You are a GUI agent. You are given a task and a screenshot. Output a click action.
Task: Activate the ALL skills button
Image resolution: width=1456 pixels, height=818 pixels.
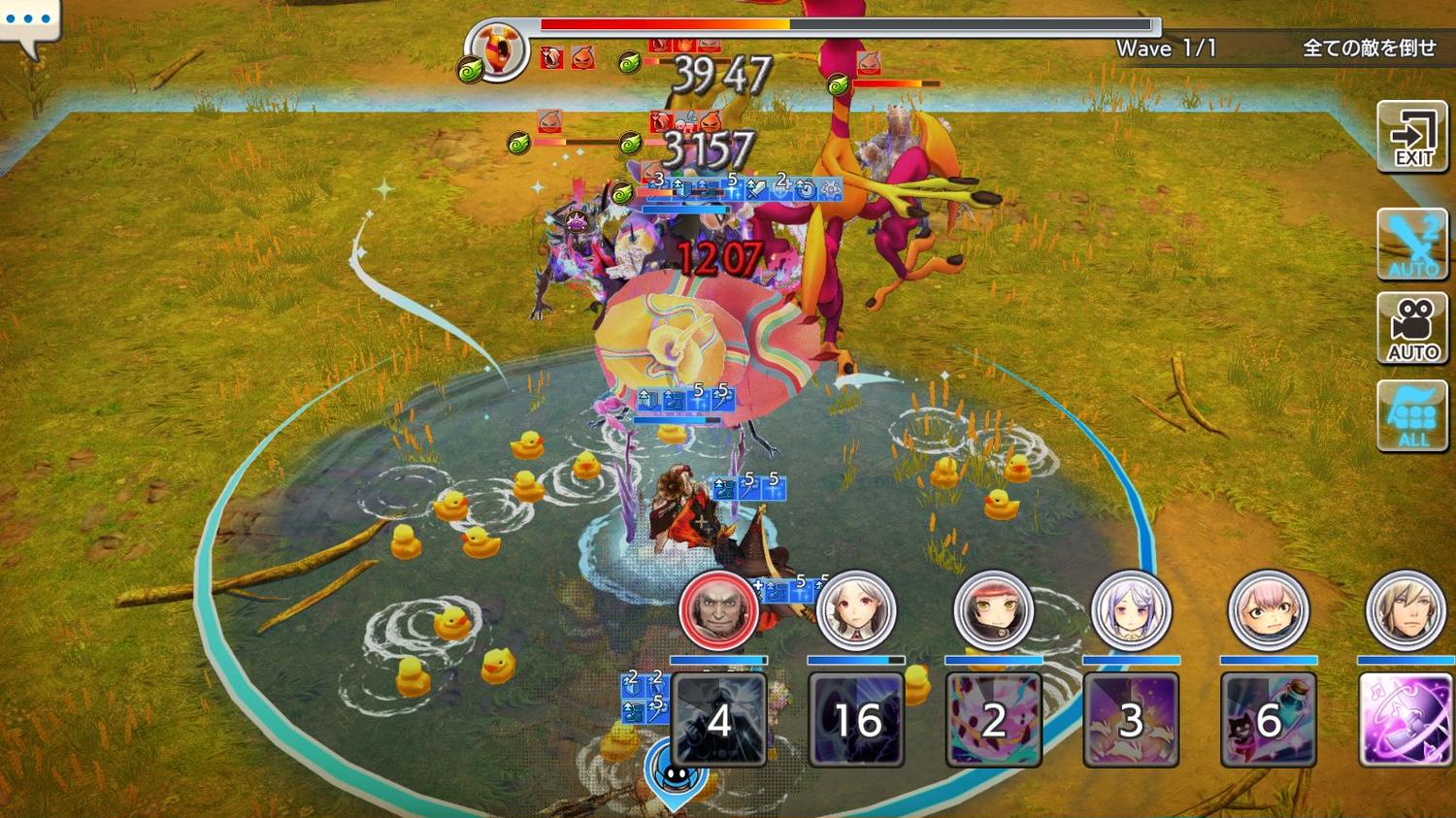1412,415
